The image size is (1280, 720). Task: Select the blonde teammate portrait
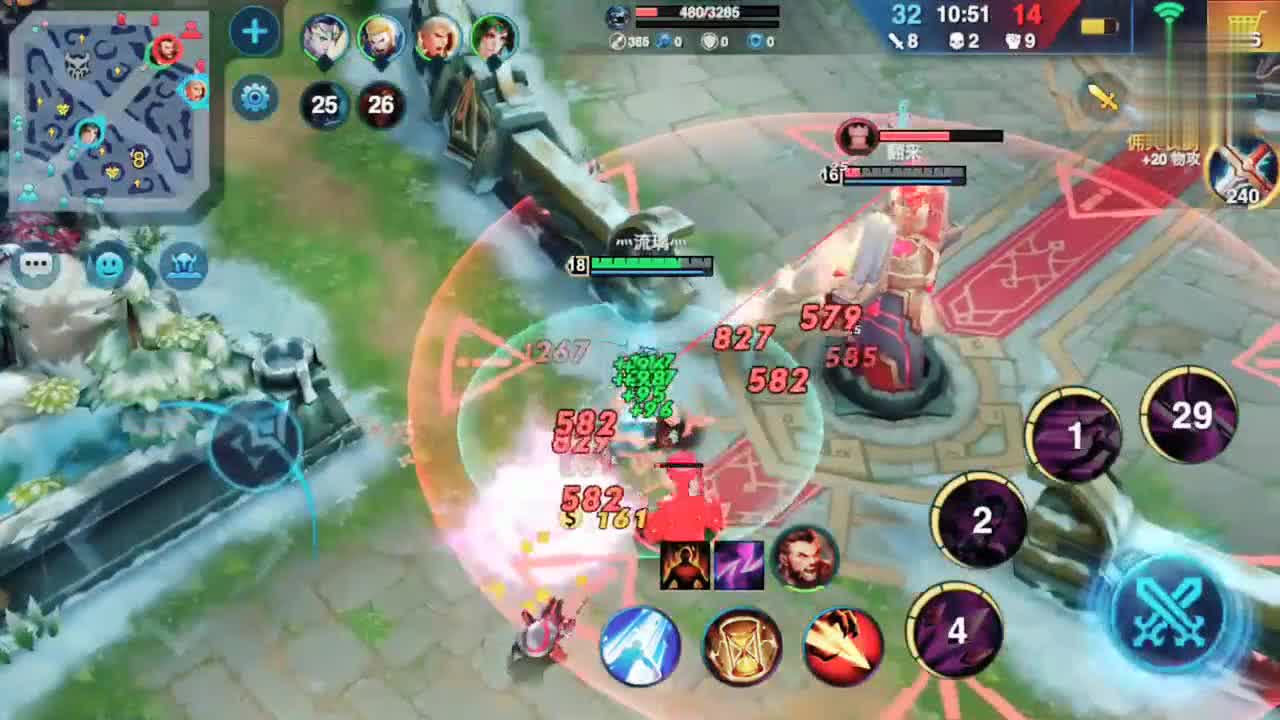[x=381, y=38]
